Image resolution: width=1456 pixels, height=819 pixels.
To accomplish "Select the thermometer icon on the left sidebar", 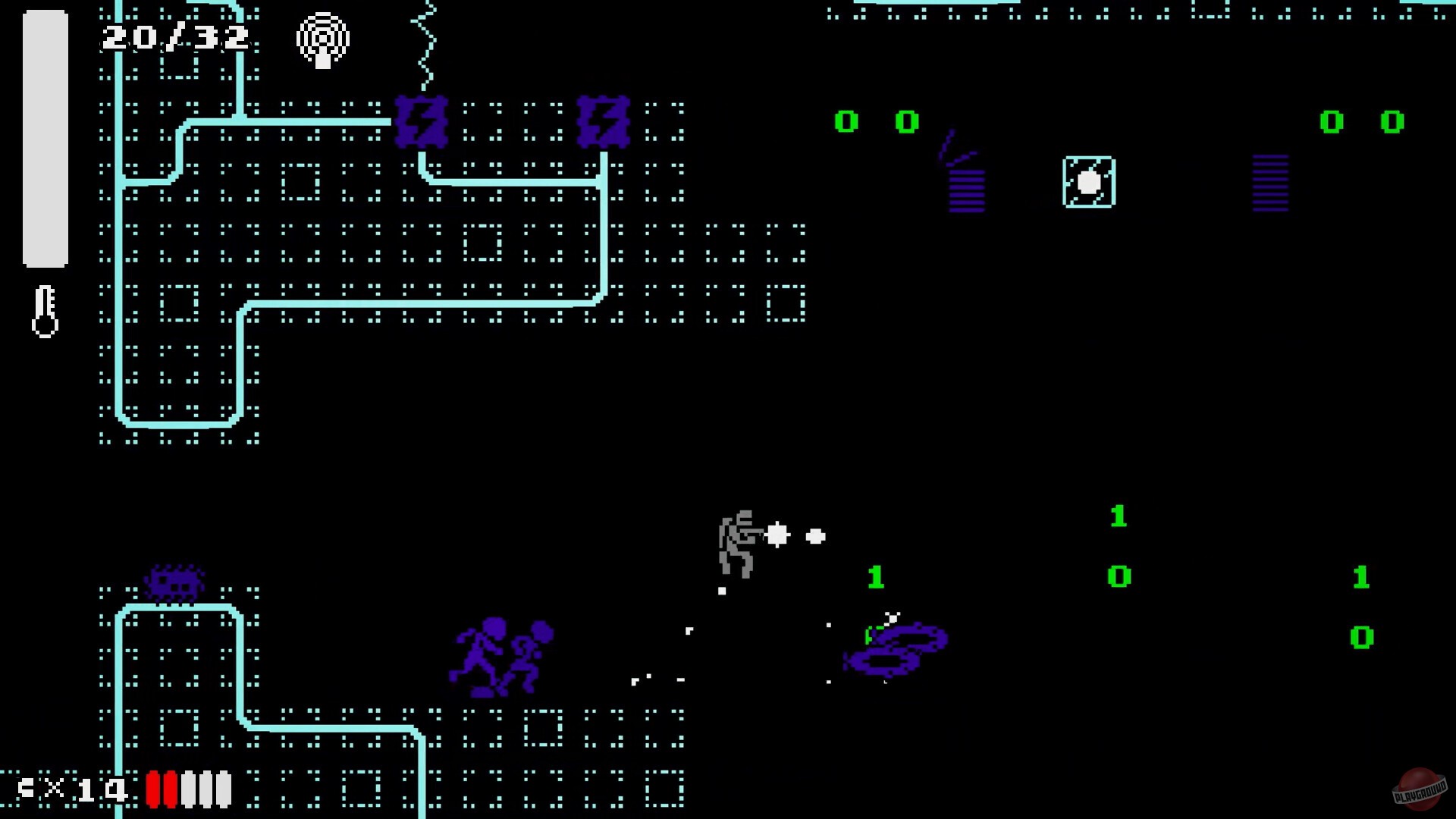I will [x=45, y=311].
